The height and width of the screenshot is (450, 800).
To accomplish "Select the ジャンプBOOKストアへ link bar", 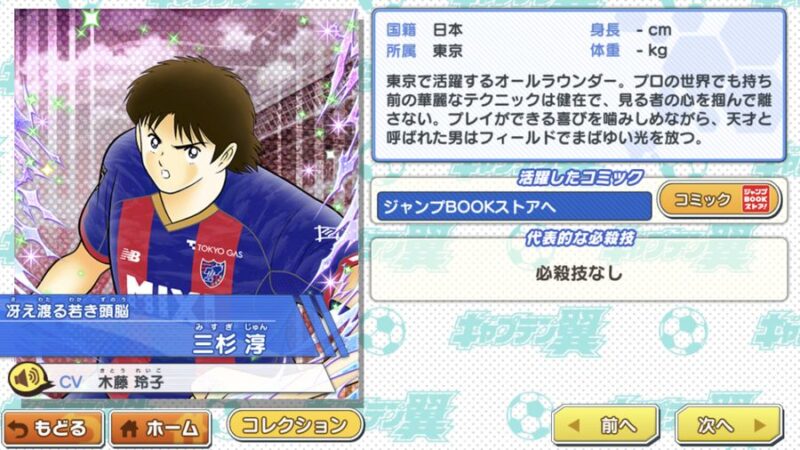I will click(x=512, y=206).
